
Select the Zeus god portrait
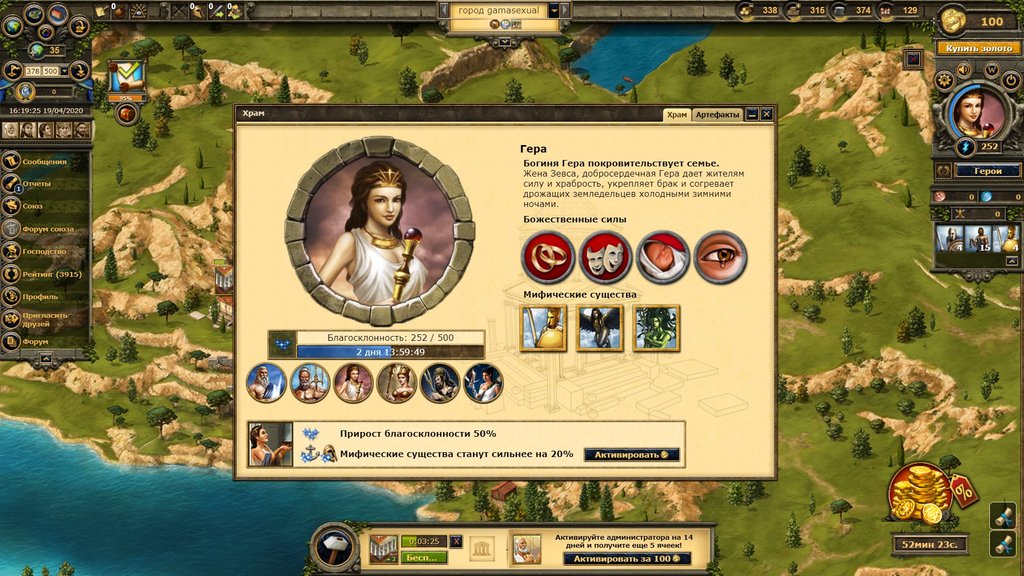coord(266,383)
